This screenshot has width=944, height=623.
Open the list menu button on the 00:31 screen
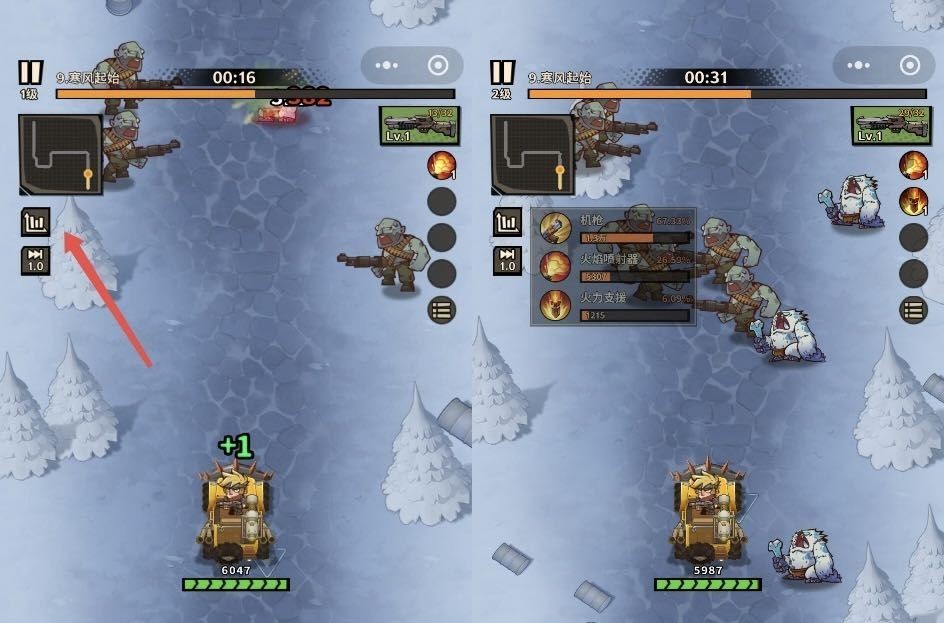point(913,310)
